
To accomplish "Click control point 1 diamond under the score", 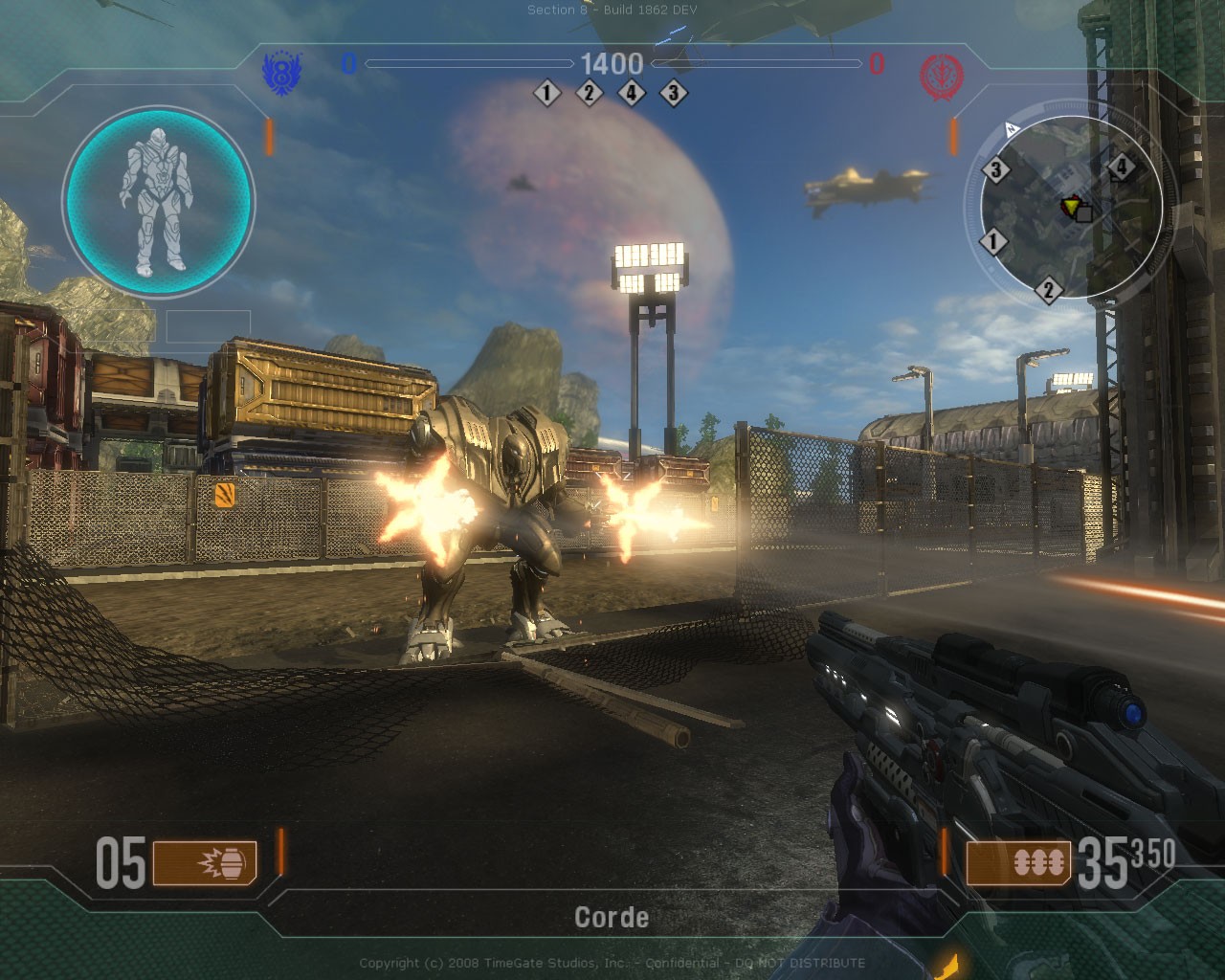I will tap(547, 93).
